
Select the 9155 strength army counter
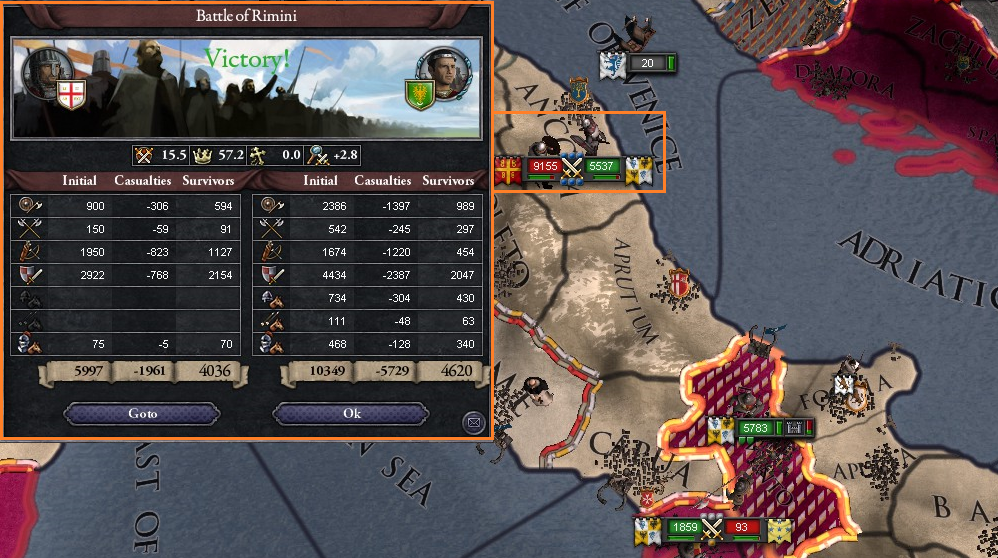point(544,166)
